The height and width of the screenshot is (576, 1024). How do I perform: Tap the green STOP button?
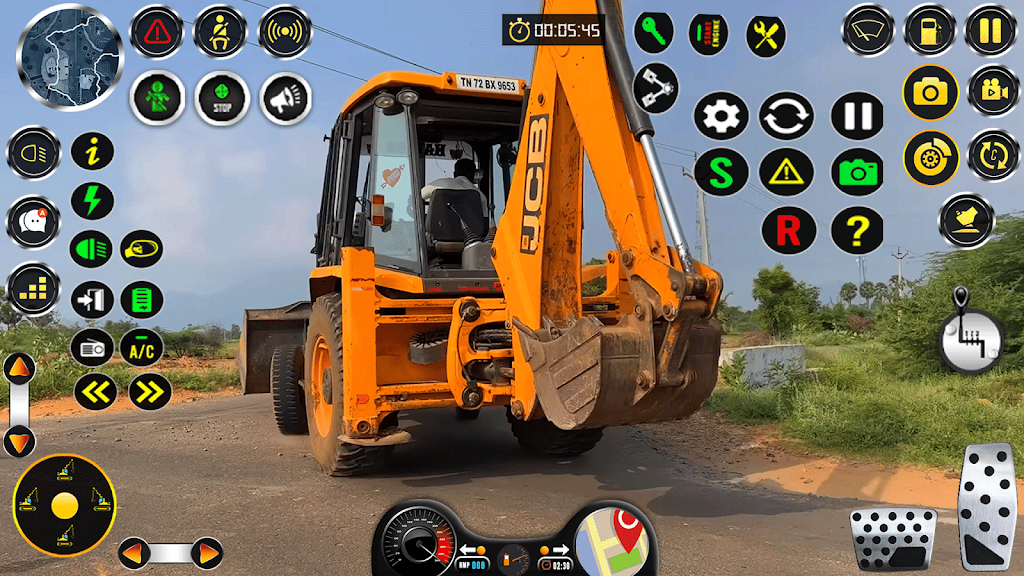pos(221,98)
